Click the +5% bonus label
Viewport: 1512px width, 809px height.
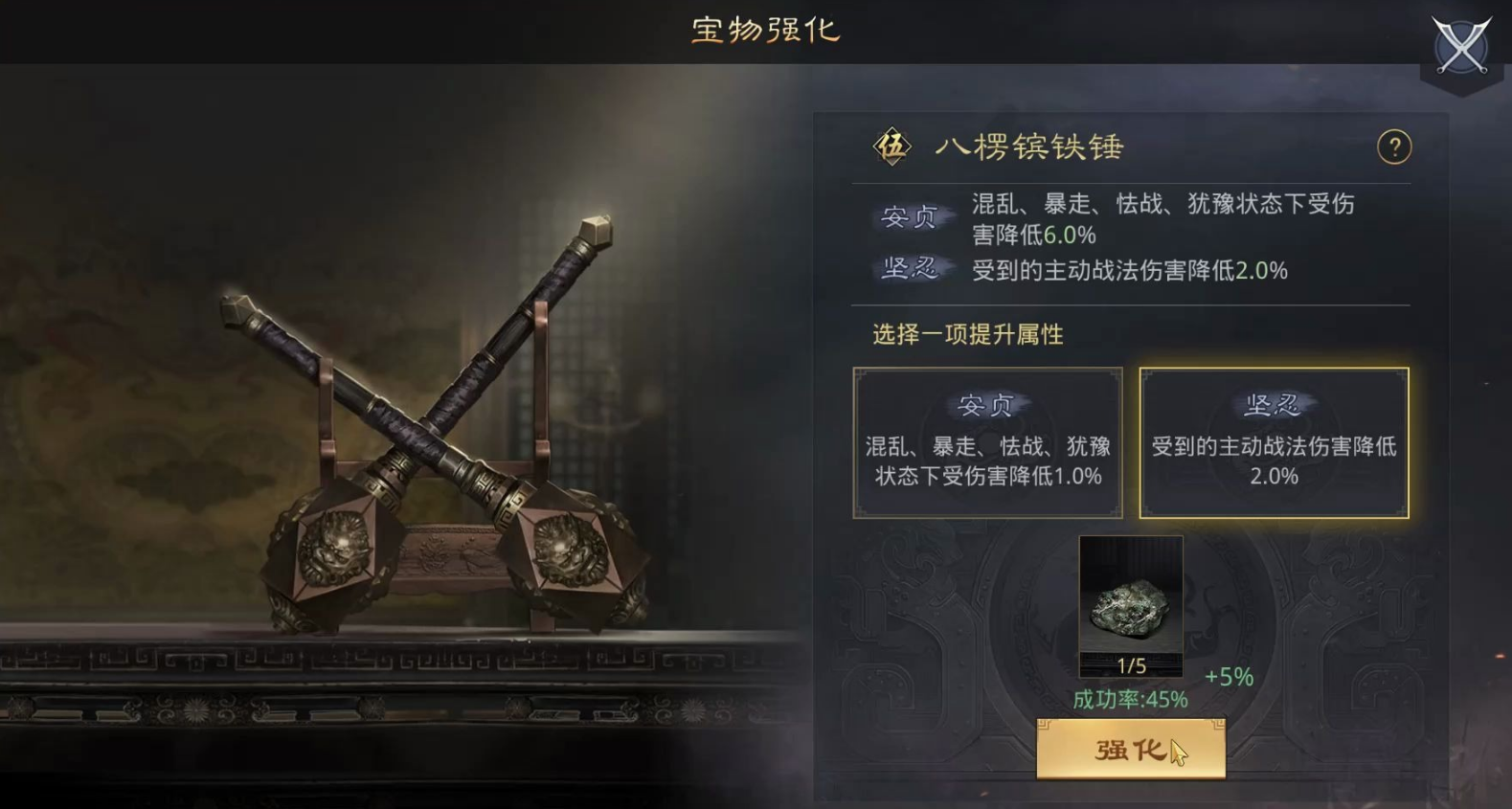(x=1231, y=675)
